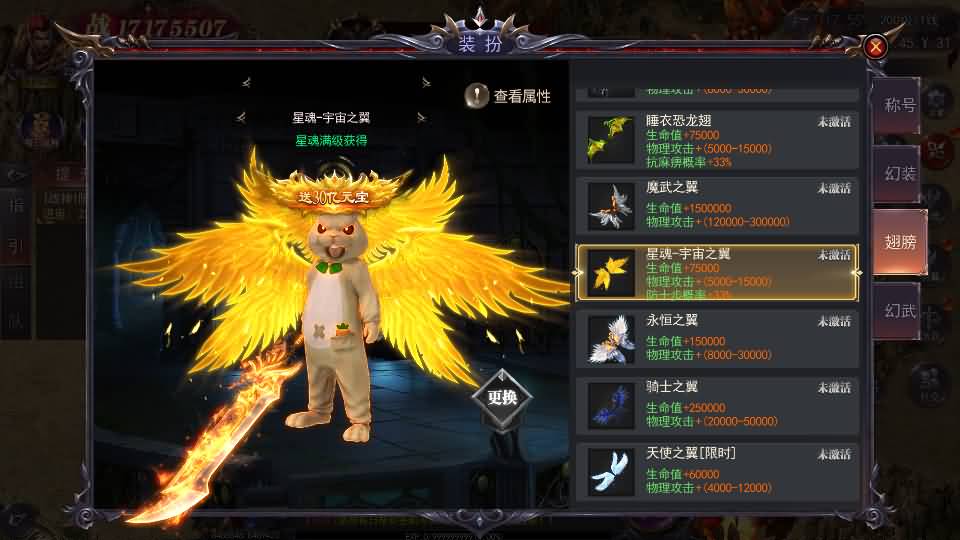Pick the 永恒之翼 wings entry
Viewport: 960px width, 540px height.
(717, 339)
